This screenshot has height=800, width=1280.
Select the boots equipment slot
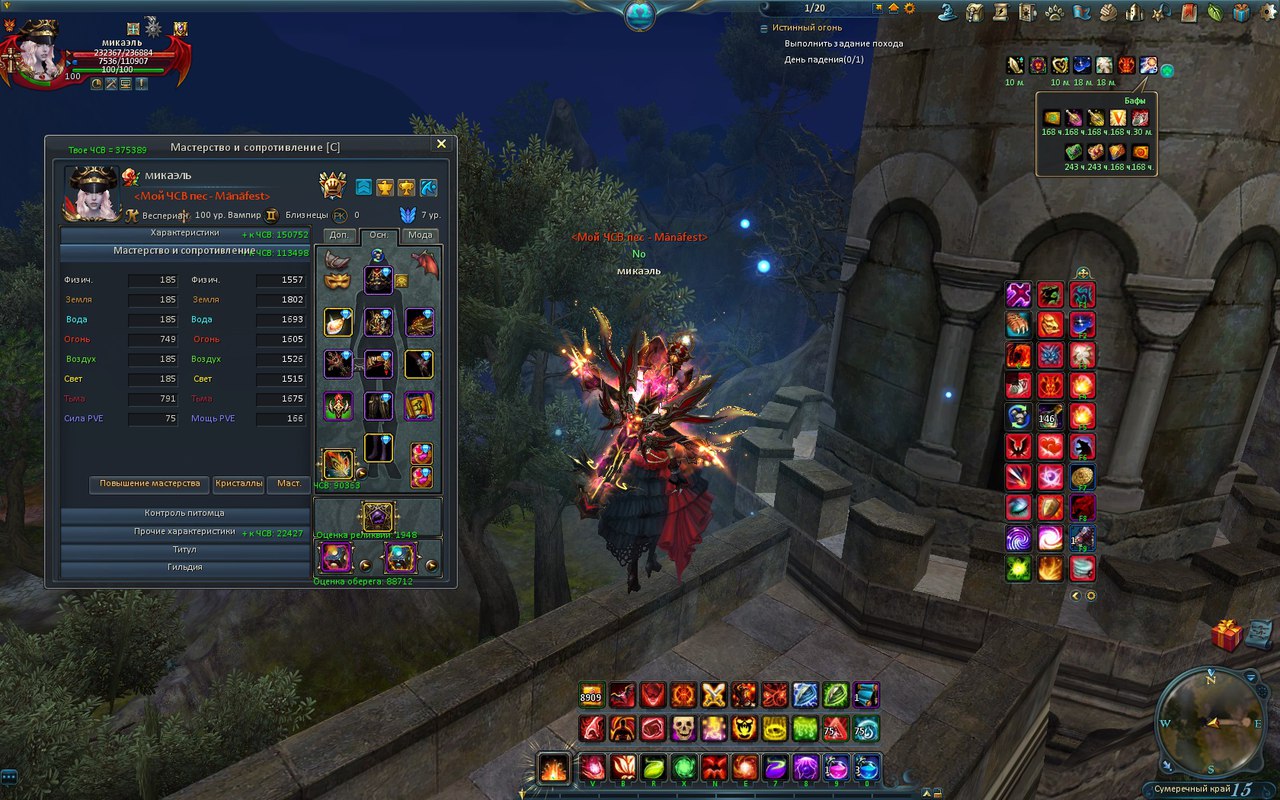coord(378,448)
